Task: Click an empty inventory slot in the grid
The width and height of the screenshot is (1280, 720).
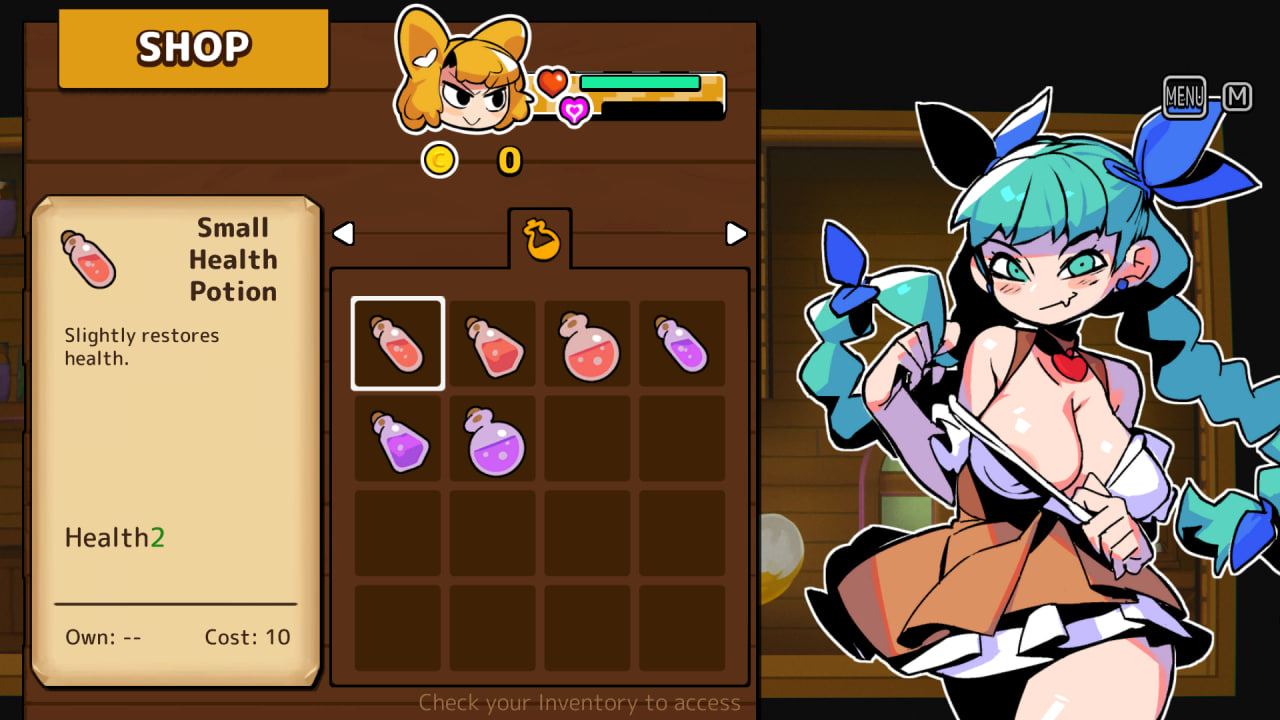Action: point(587,437)
